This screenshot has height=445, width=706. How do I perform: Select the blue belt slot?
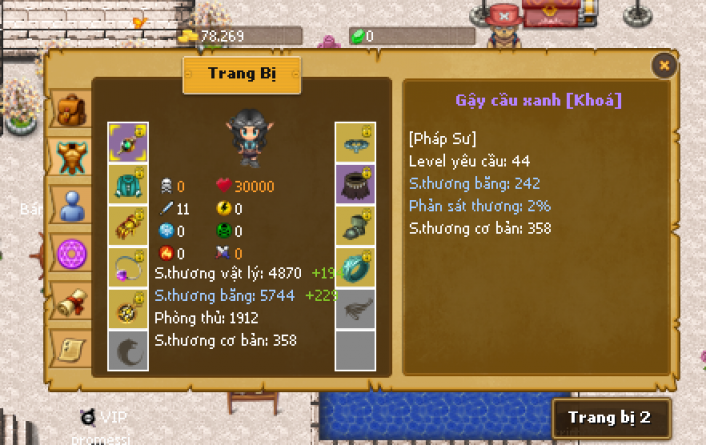coord(355,142)
